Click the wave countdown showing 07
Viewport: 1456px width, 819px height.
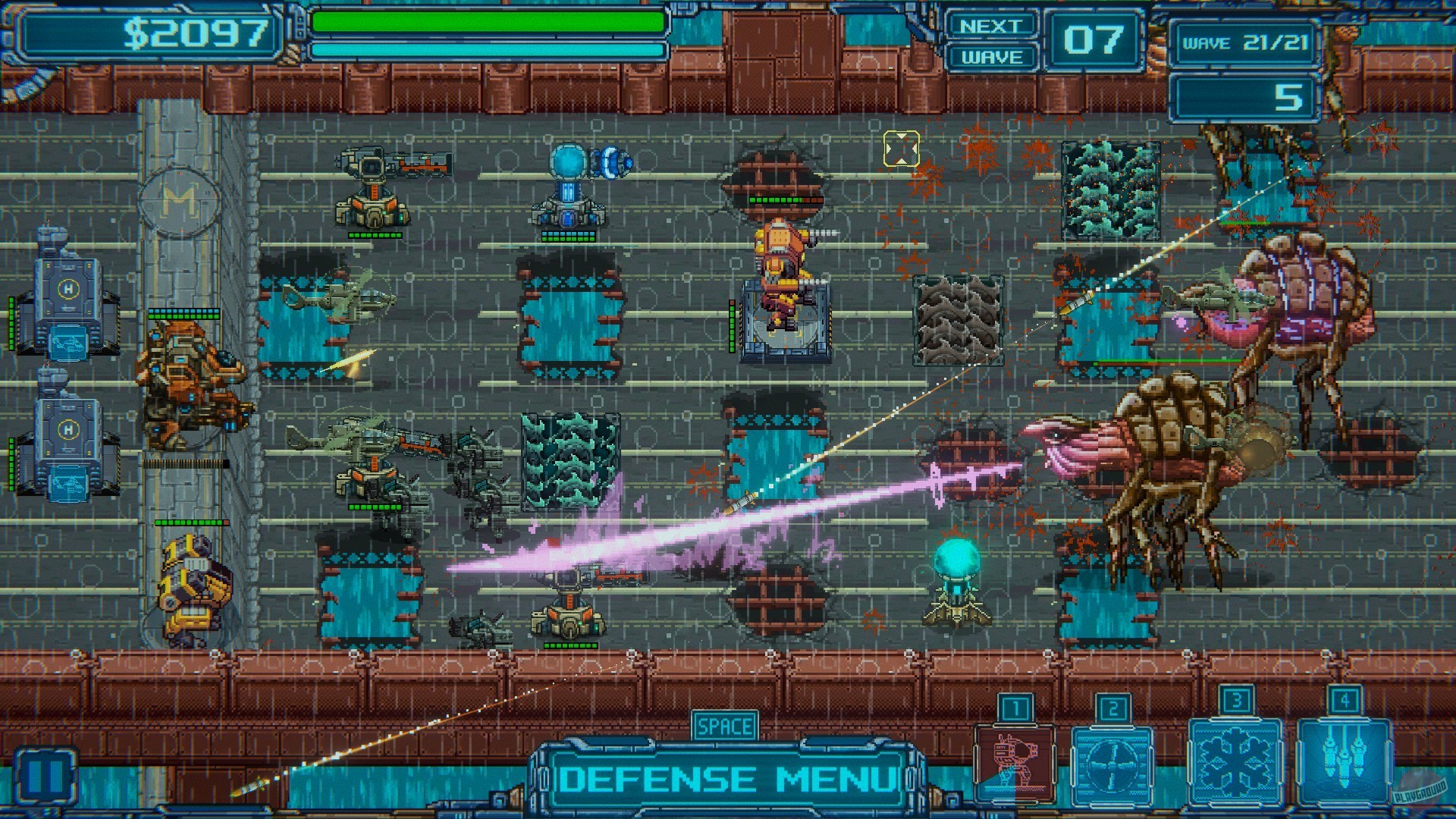pyautogui.click(x=1092, y=38)
